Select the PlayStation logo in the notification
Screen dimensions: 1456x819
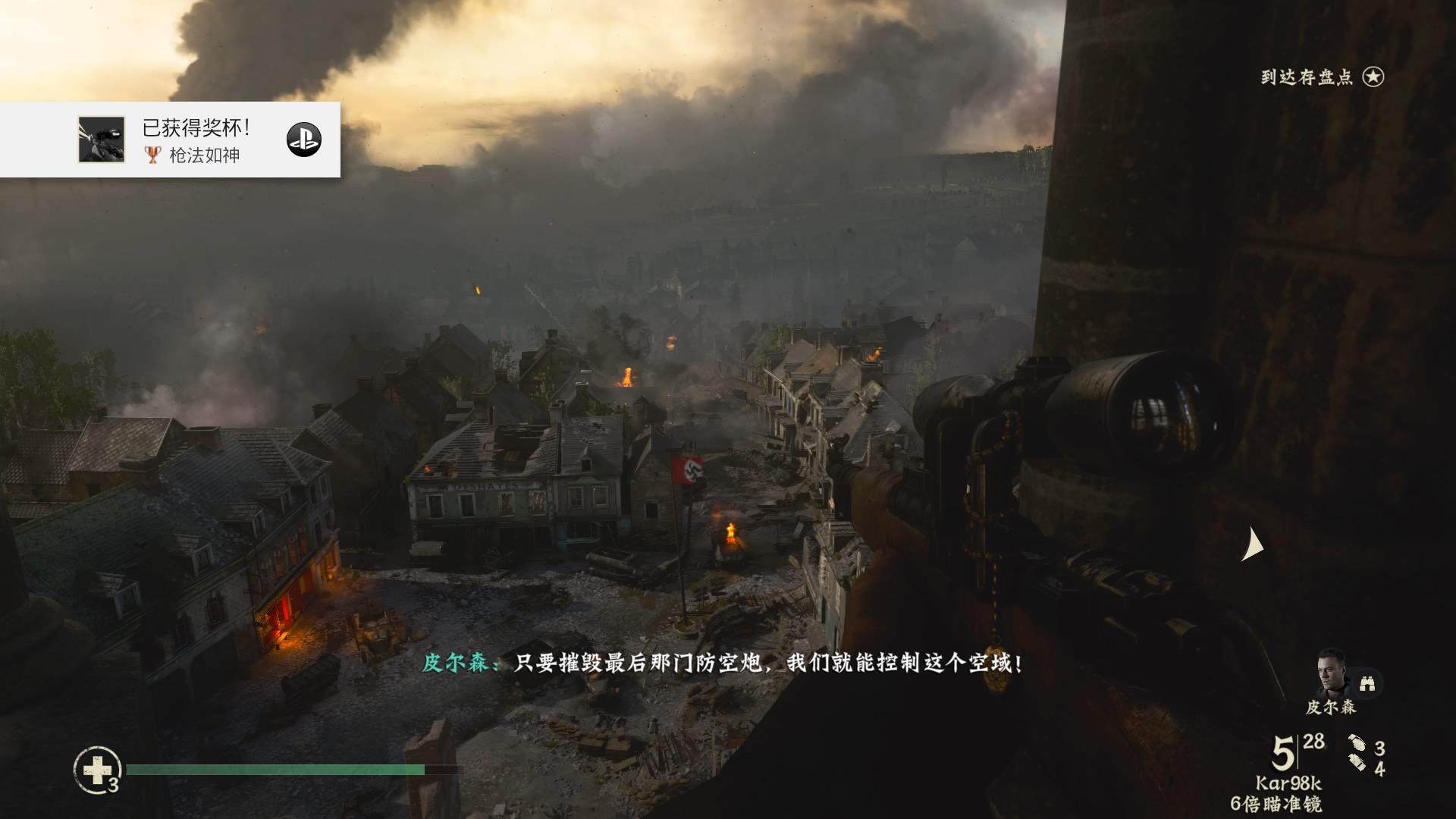(x=303, y=140)
